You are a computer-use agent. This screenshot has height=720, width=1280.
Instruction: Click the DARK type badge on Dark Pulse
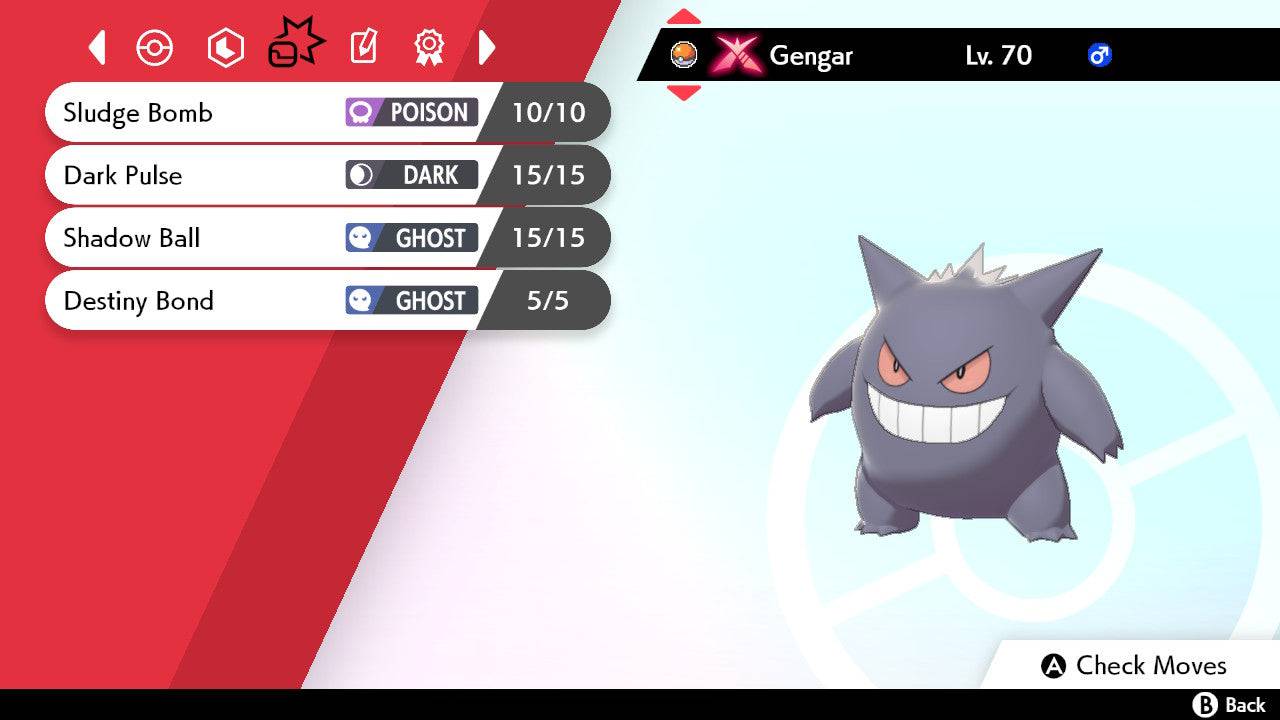click(x=410, y=175)
